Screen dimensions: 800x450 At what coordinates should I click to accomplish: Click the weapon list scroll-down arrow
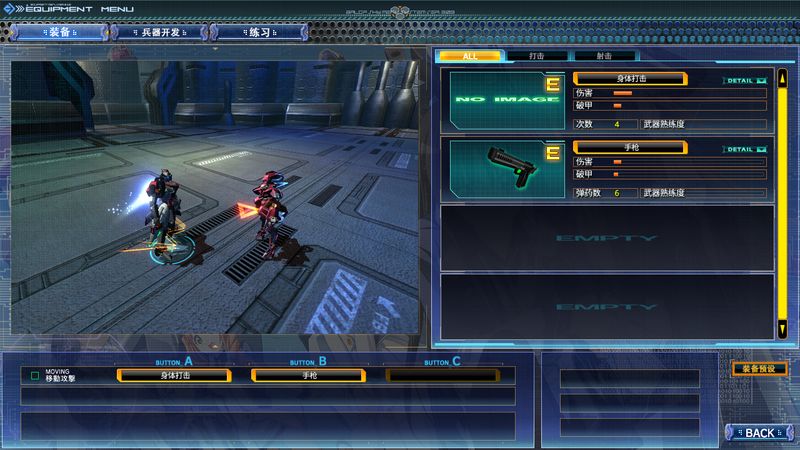point(782,329)
